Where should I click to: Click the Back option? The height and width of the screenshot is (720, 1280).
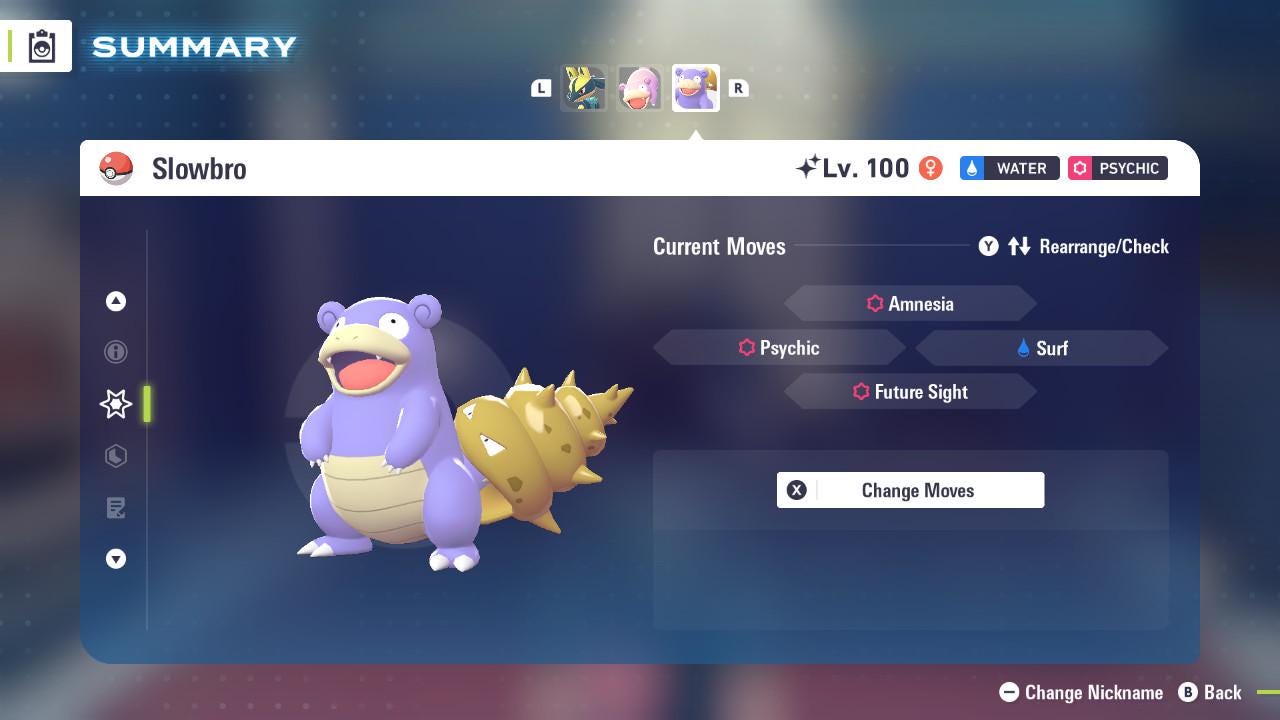pos(1212,692)
